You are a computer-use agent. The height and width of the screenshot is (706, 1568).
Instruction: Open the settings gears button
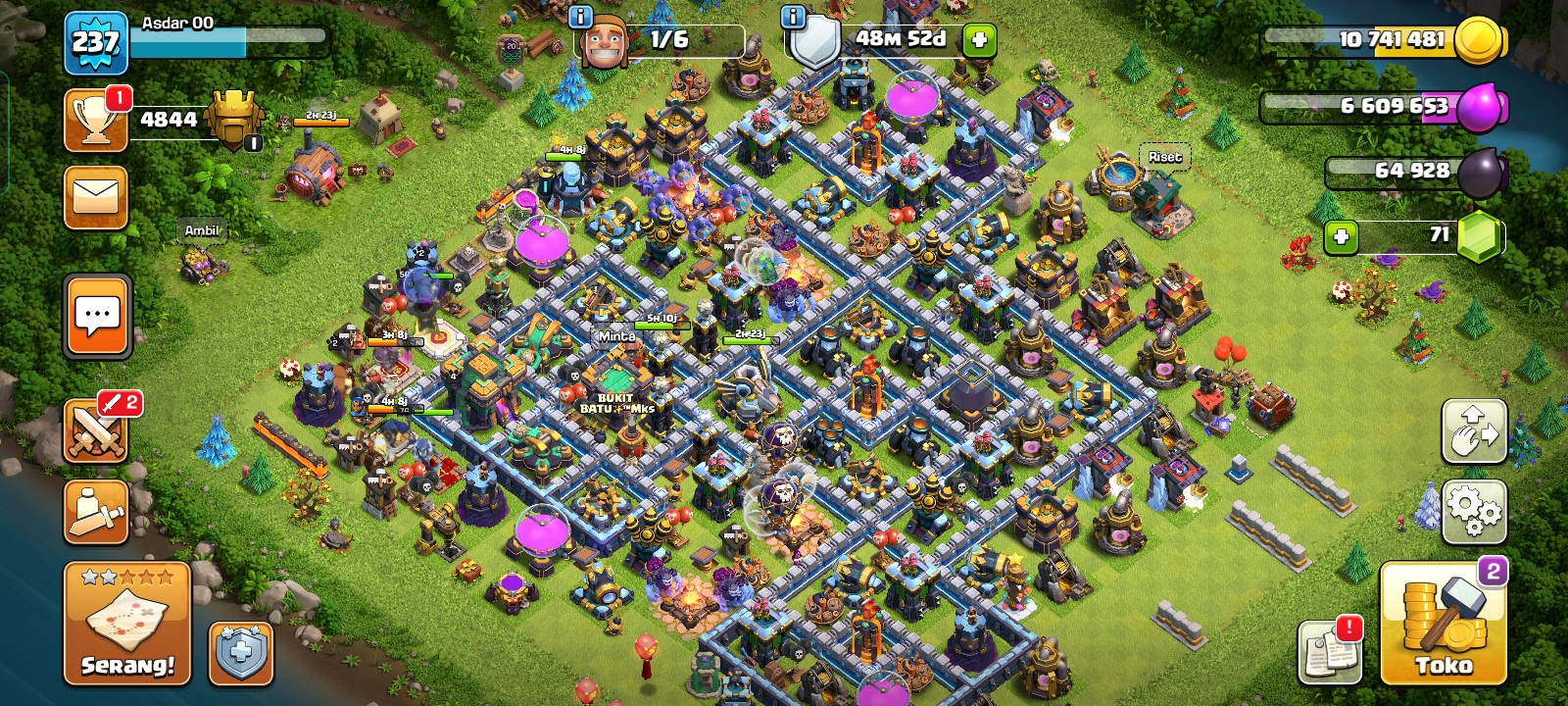pyautogui.click(x=1474, y=511)
